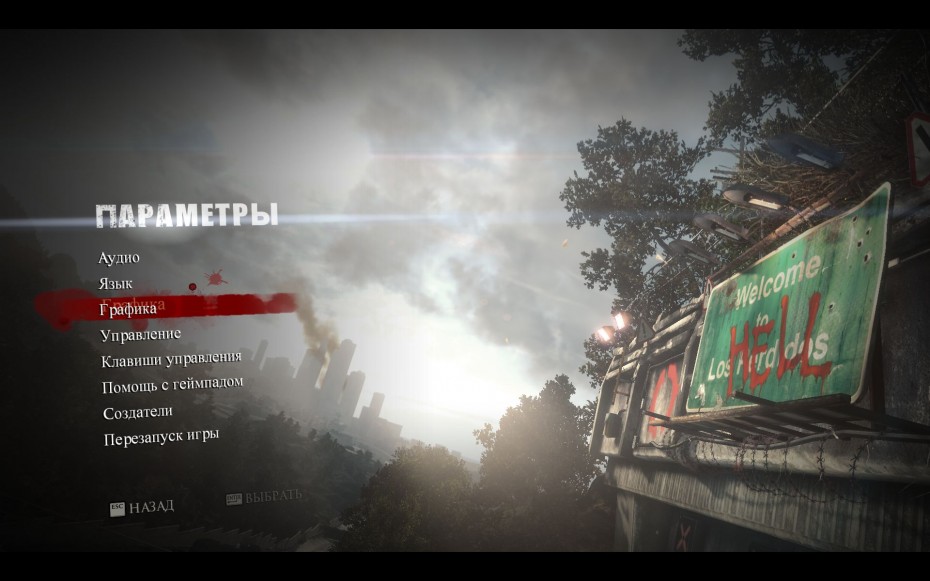Select Перезапуск игры entry
The image size is (930, 581).
tap(161, 436)
